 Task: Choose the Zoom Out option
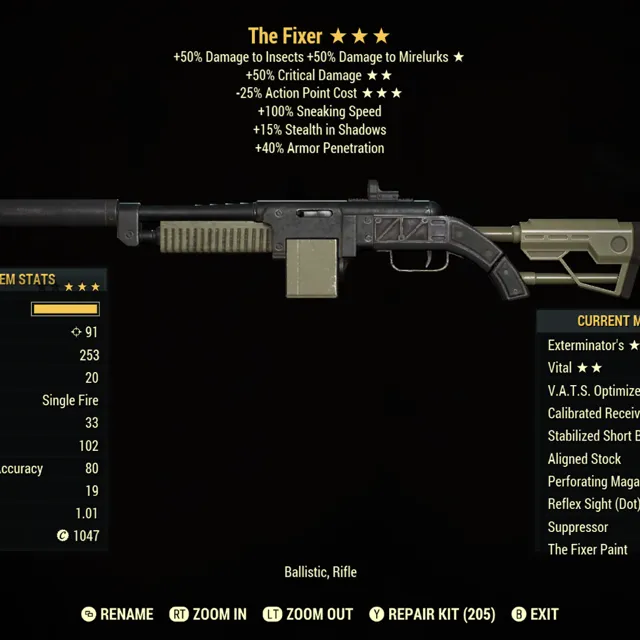point(307,614)
